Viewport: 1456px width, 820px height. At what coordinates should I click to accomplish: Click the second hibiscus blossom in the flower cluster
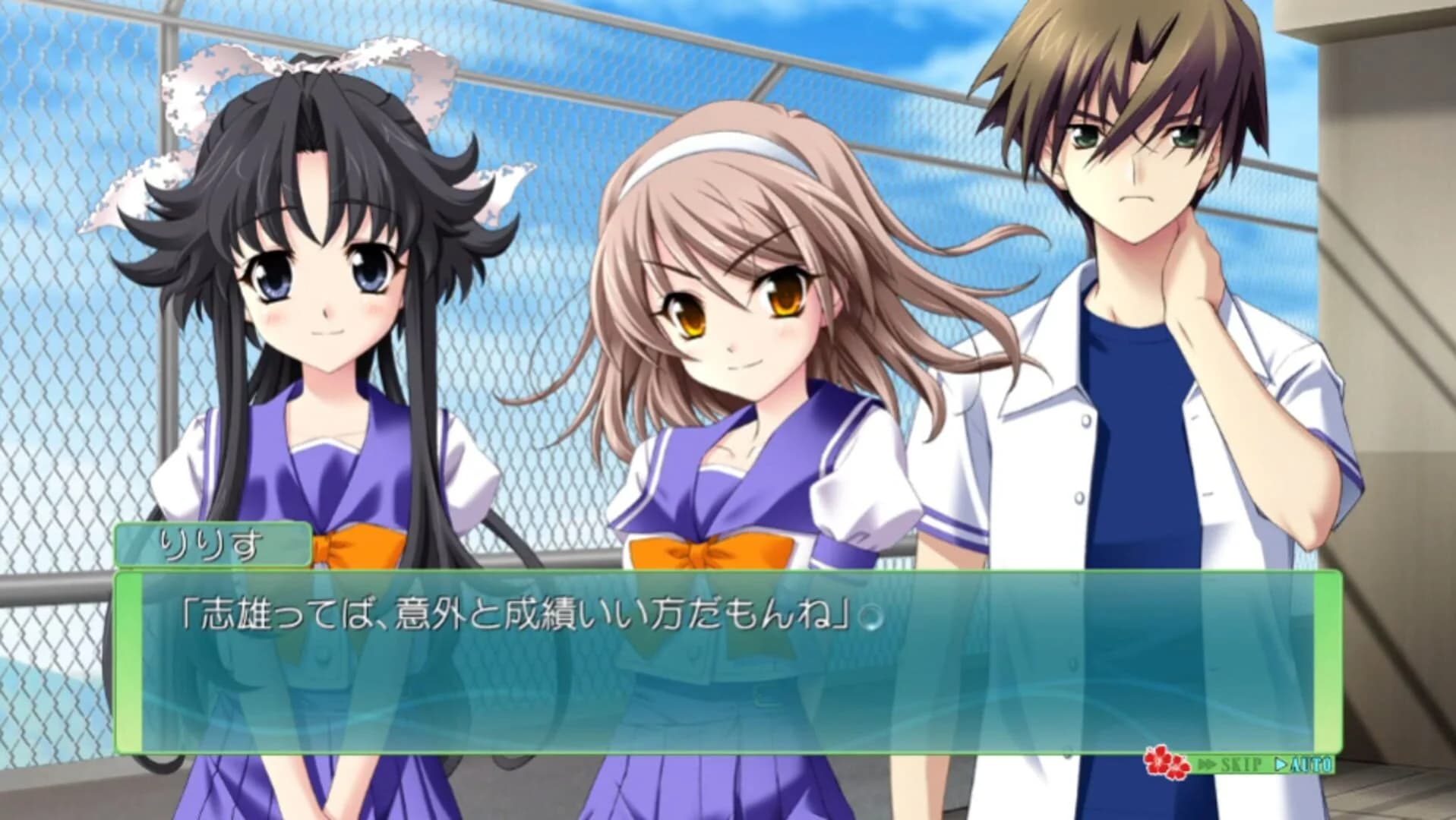point(1179,768)
